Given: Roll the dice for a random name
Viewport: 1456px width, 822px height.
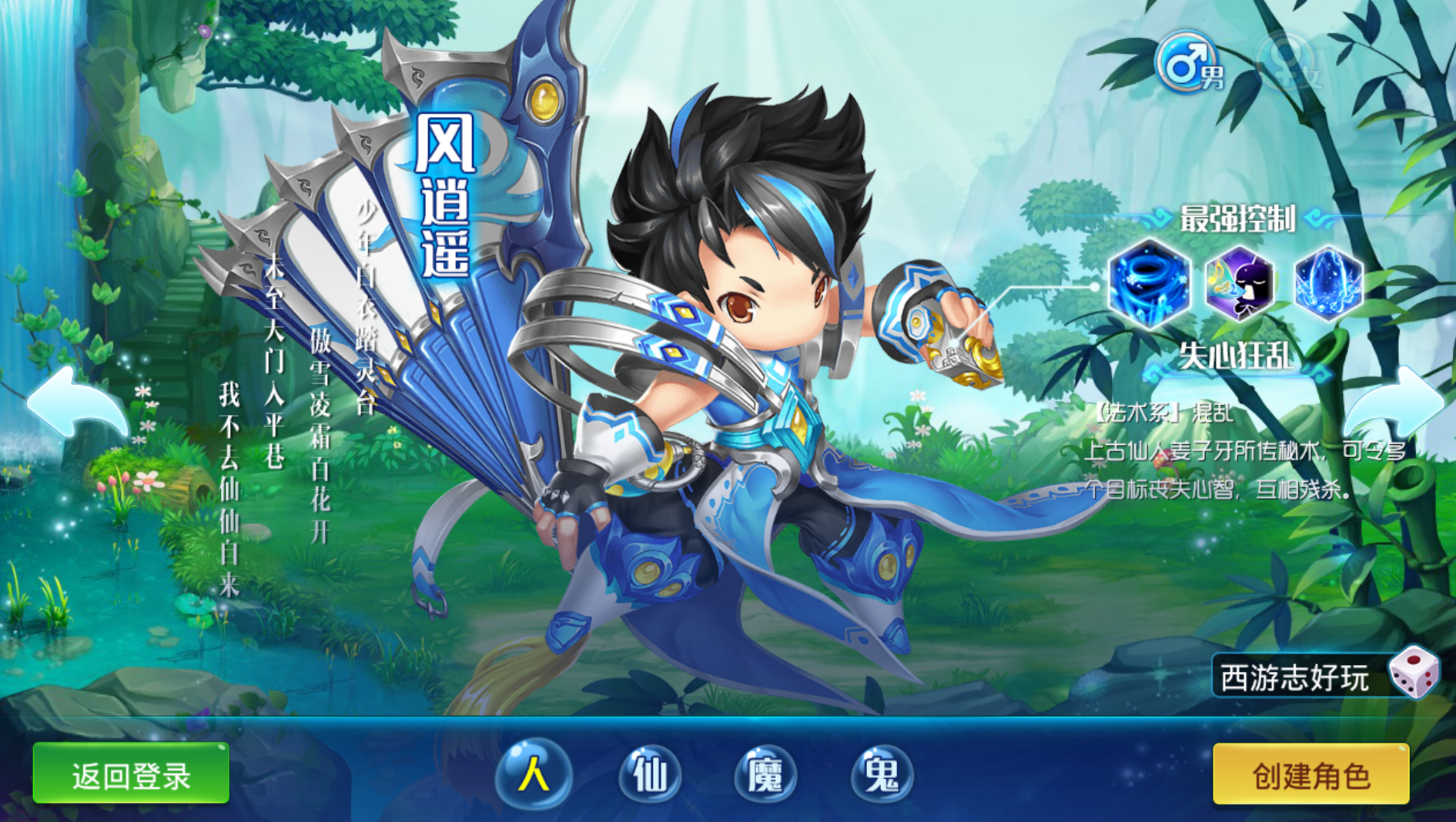Looking at the screenshot, I should coord(1414,672).
